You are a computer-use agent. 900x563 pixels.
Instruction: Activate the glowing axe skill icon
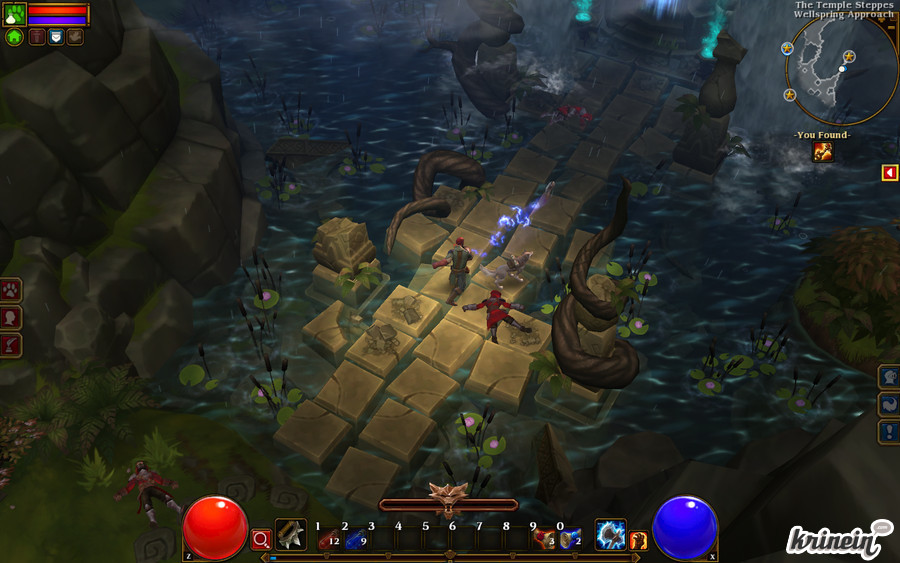pyautogui.click(x=610, y=535)
